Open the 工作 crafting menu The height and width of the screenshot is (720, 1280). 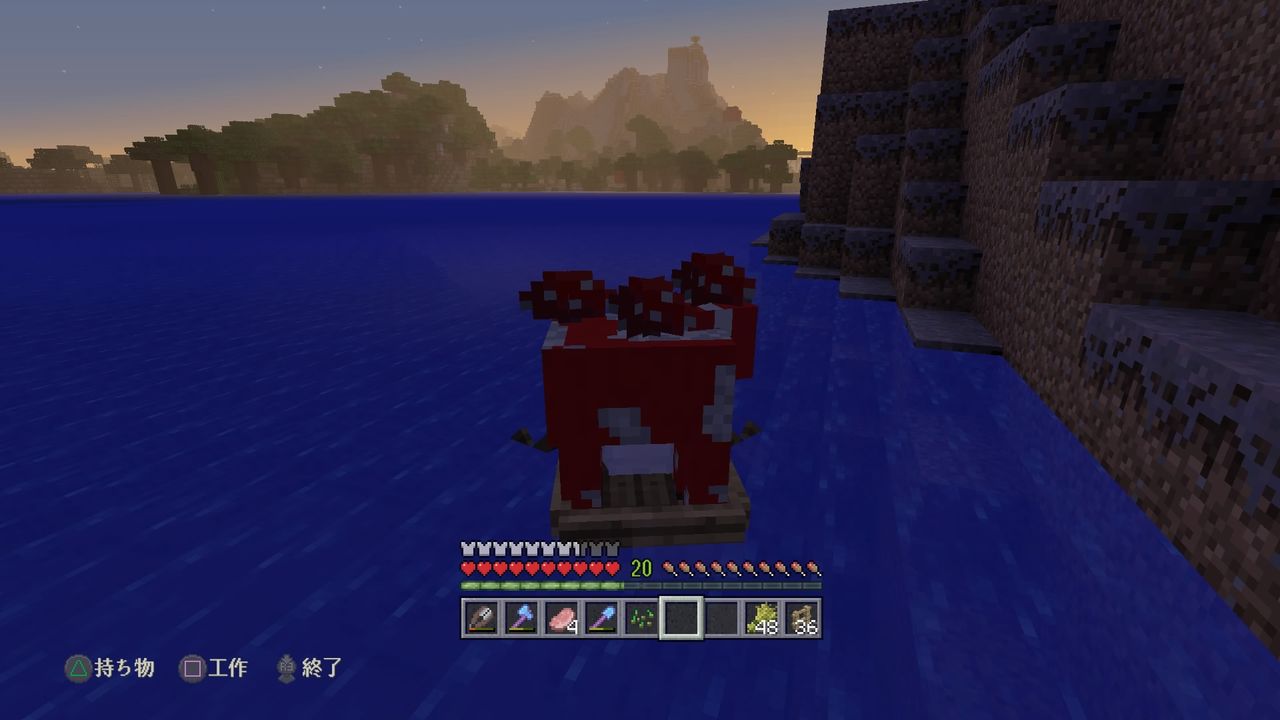(229, 669)
